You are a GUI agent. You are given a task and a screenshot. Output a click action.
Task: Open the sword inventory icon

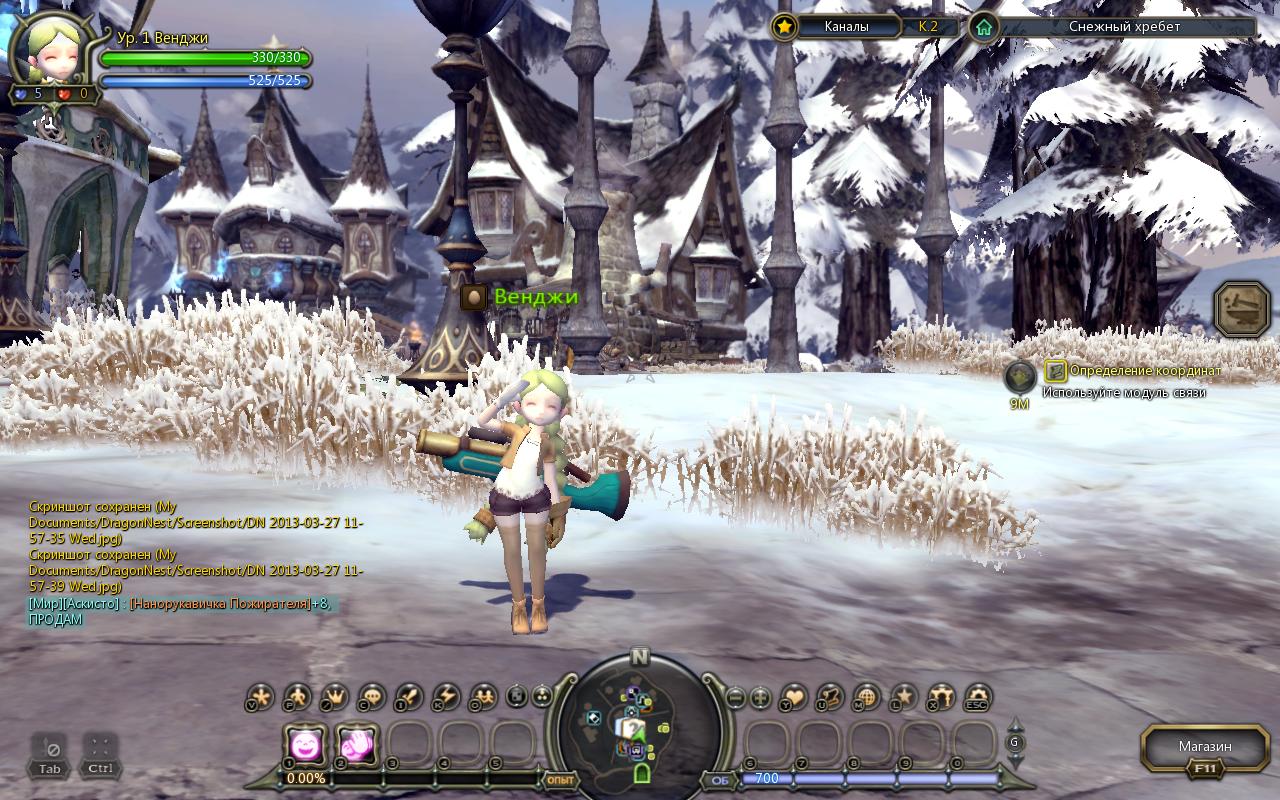coord(409,697)
